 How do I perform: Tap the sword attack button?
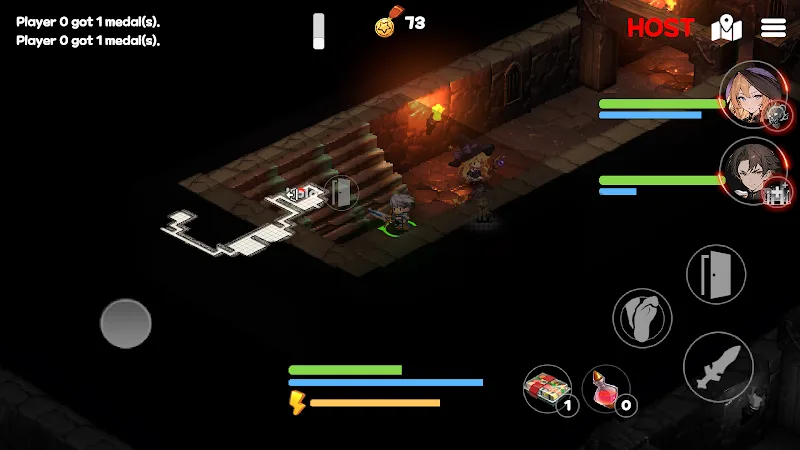[718, 367]
